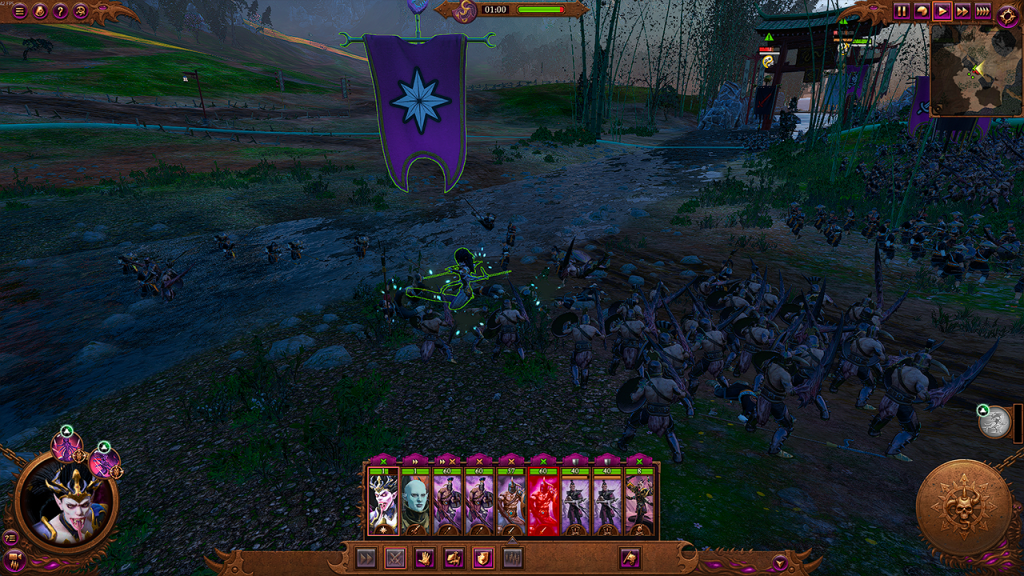Open the main menu button
1024x576 pixels.
pos(19,11)
